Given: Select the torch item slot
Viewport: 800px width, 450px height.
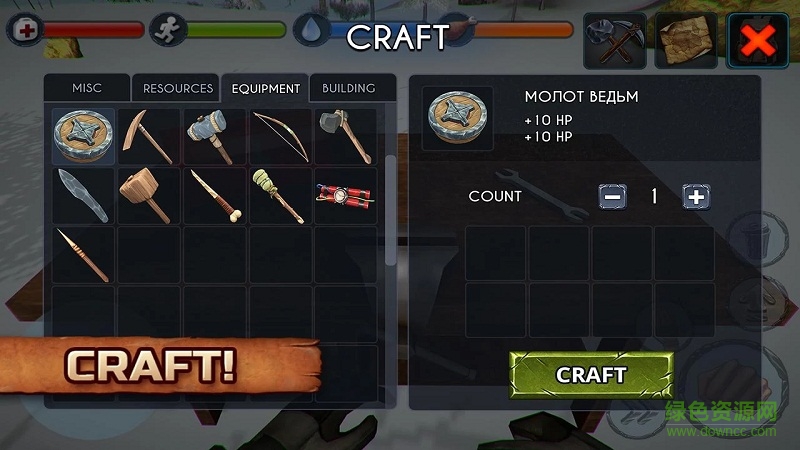Looking at the screenshot, I should click(x=280, y=195).
